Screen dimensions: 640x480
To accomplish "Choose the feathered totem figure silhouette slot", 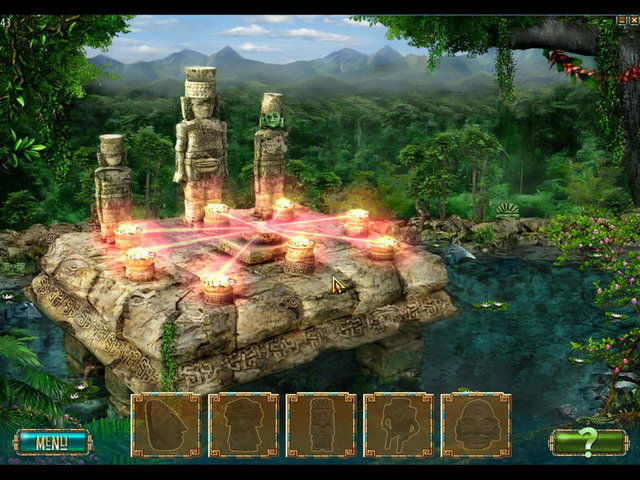I will [321, 425].
